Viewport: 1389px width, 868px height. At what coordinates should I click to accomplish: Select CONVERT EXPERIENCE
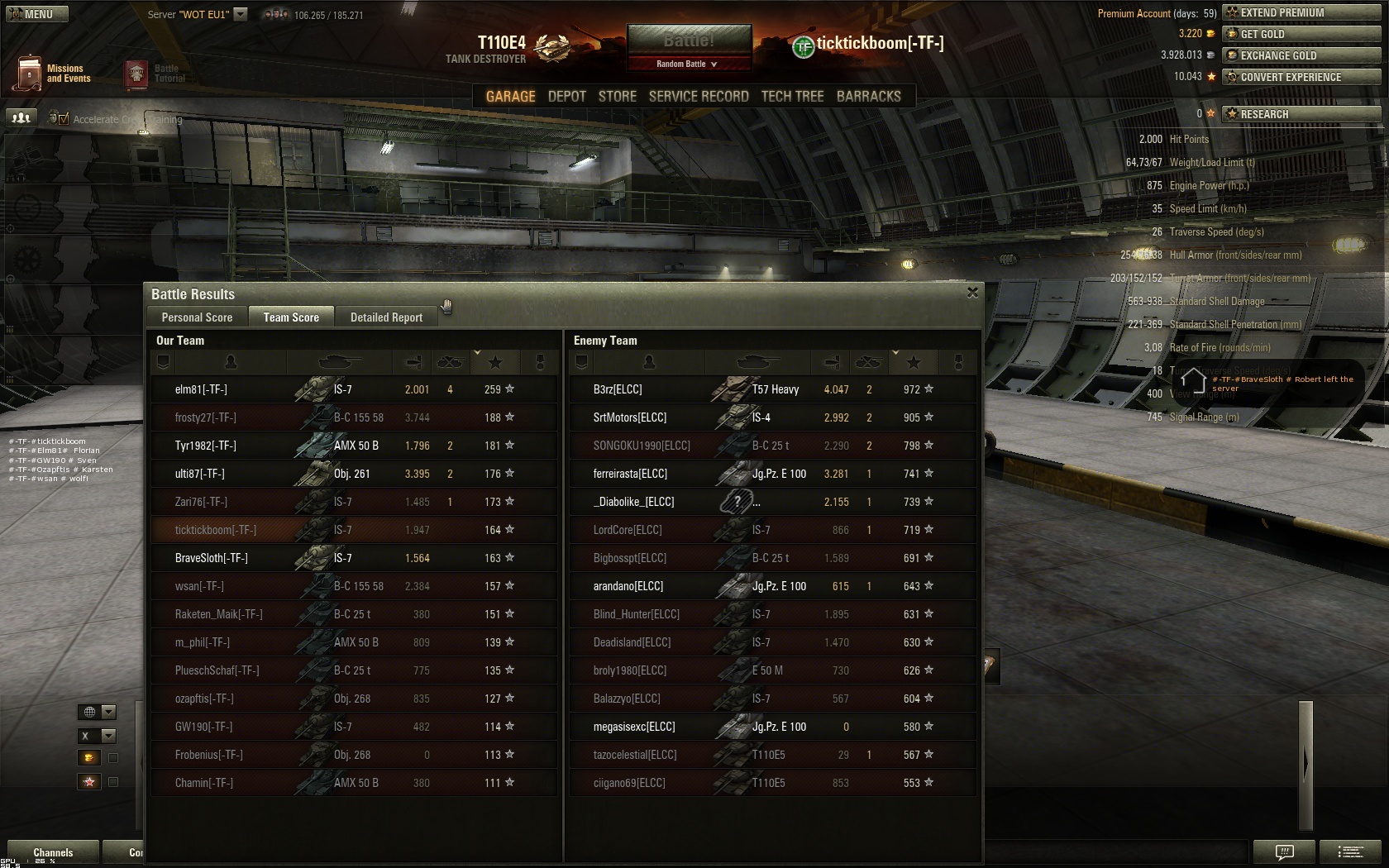coord(1301,77)
